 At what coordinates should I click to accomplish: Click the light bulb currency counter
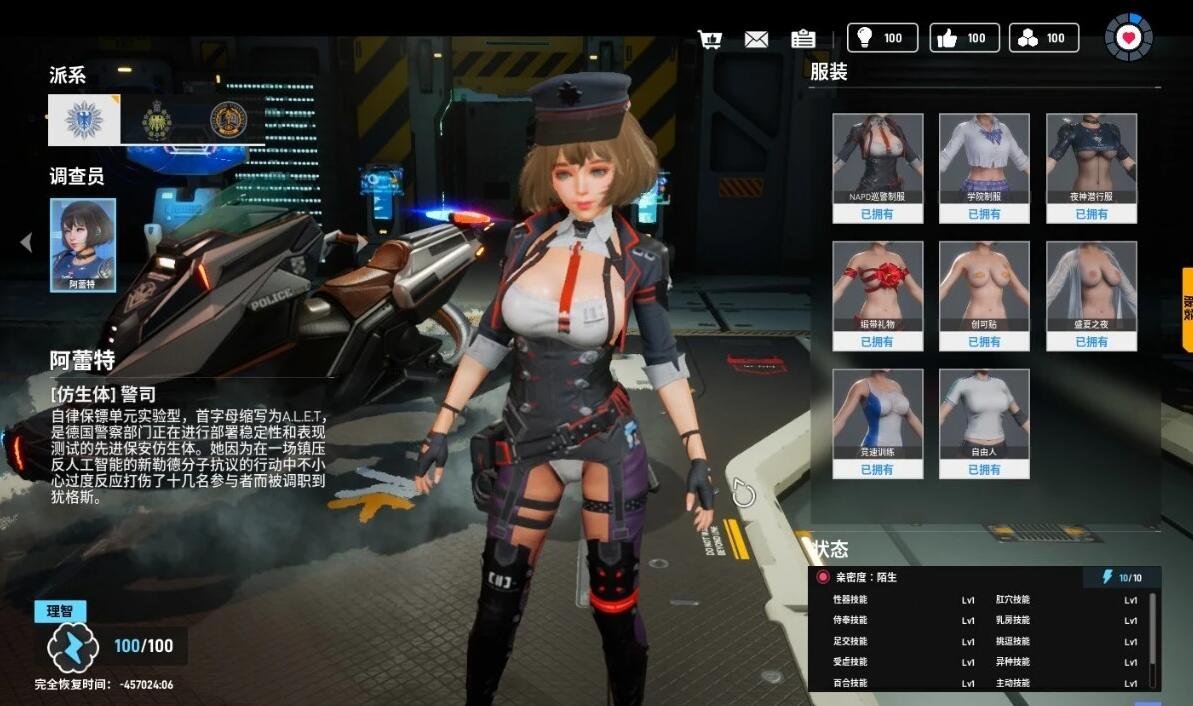882,38
